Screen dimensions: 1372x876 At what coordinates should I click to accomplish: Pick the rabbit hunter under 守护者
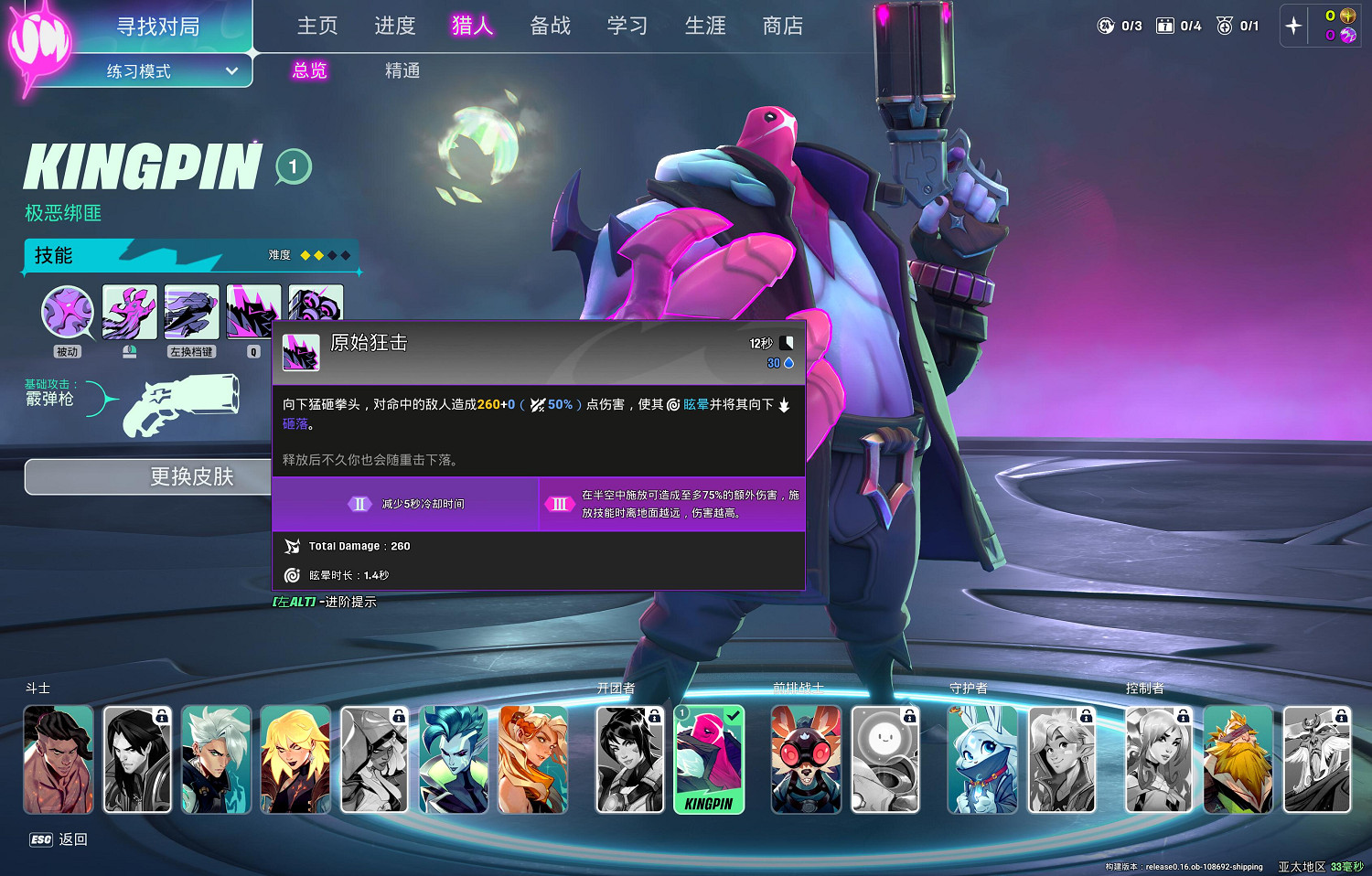(982, 759)
